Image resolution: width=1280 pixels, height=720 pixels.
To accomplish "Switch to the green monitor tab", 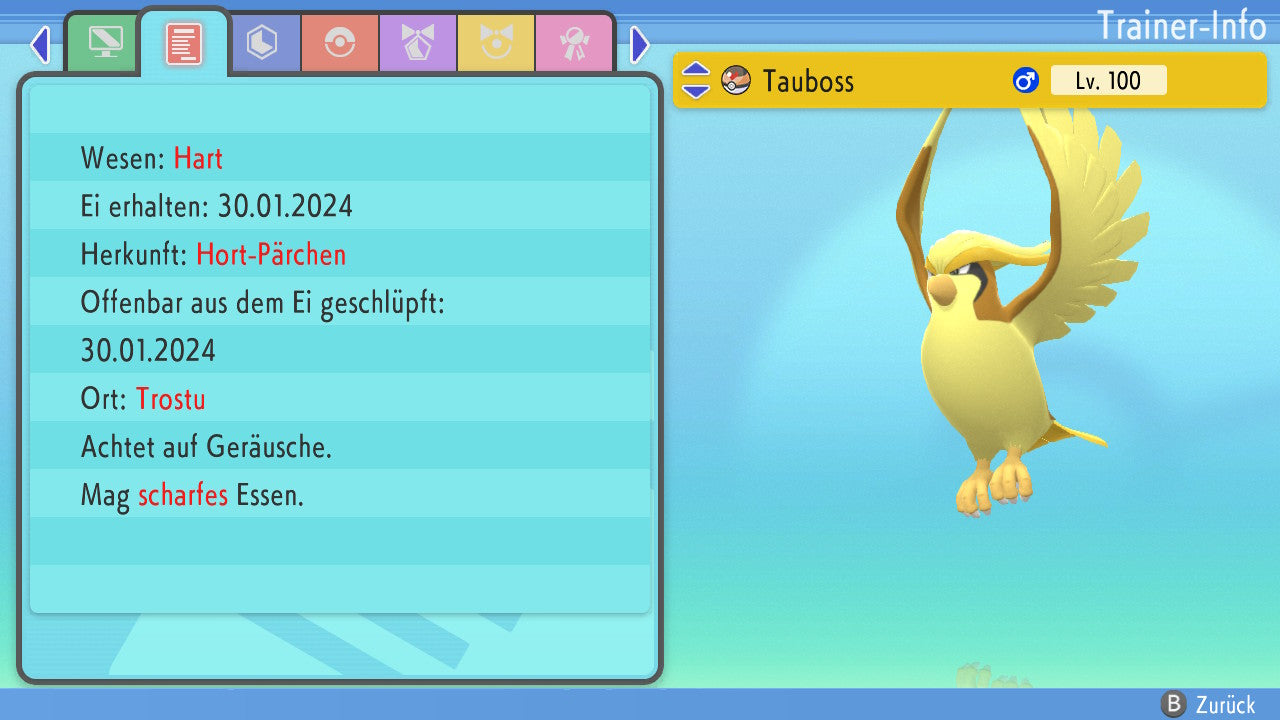I will [105, 43].
